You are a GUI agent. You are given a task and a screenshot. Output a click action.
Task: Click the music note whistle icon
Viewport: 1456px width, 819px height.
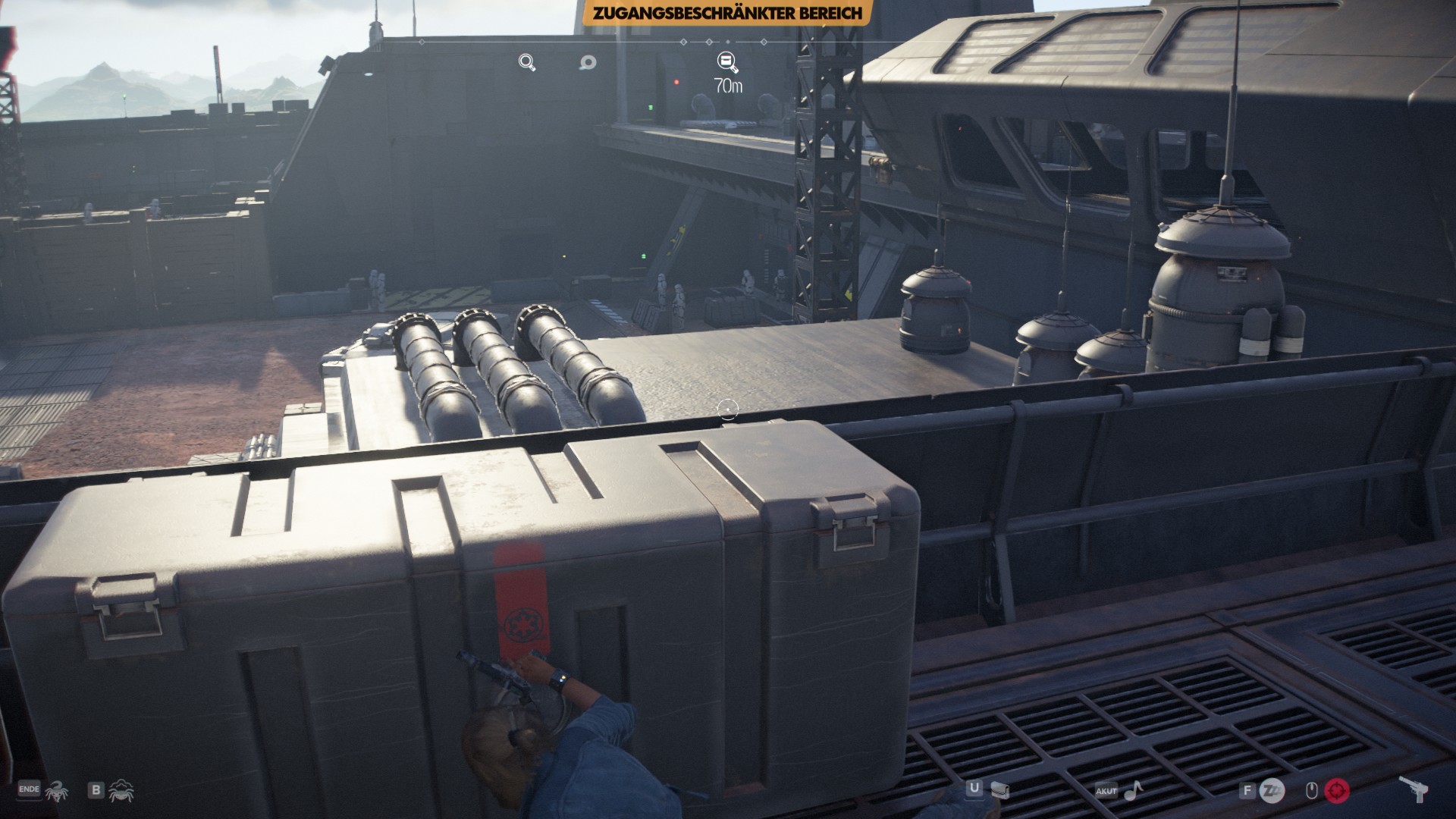(1133, 791)
